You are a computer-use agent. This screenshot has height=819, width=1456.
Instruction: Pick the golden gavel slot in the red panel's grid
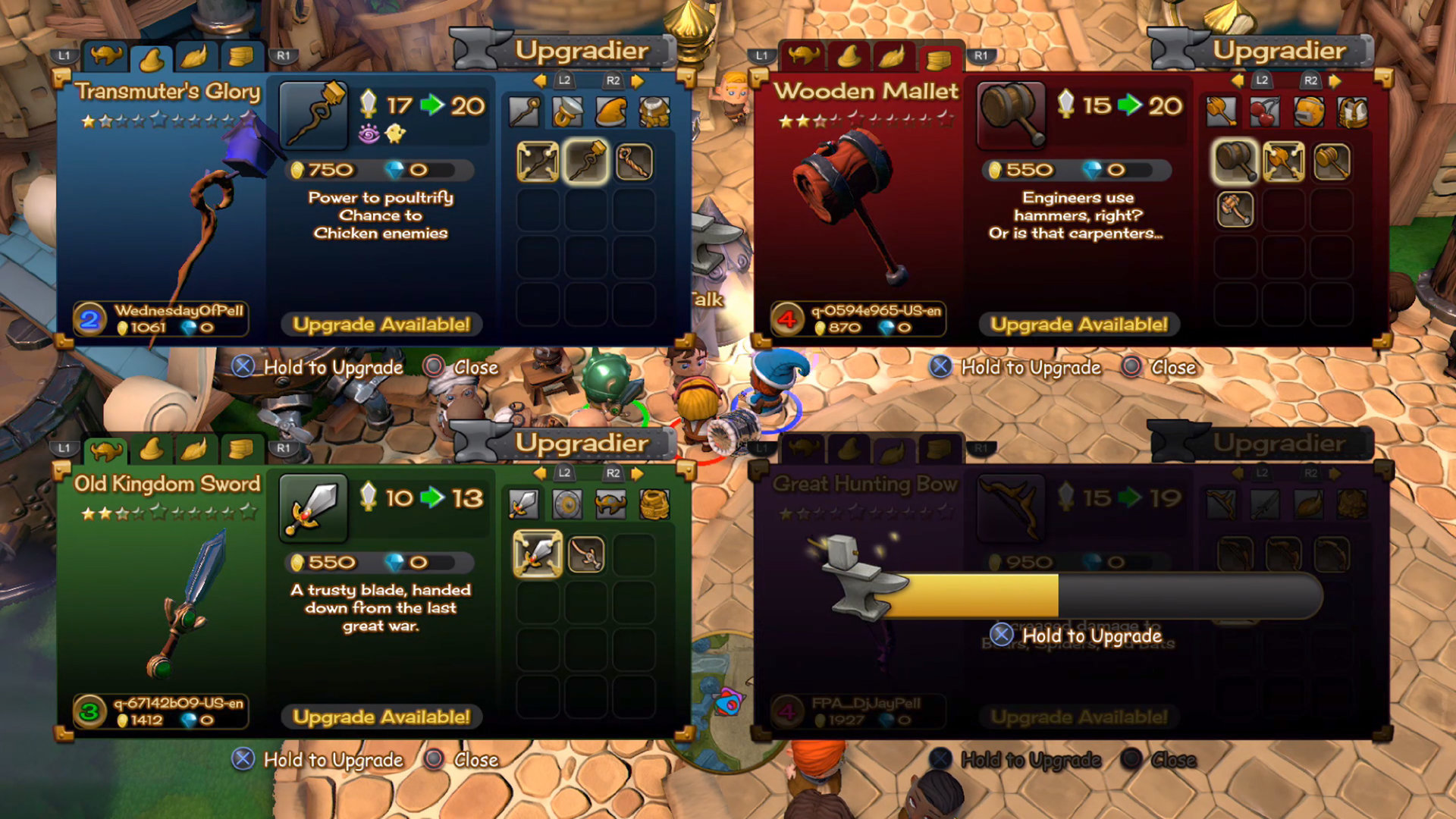pos(1332,162)
